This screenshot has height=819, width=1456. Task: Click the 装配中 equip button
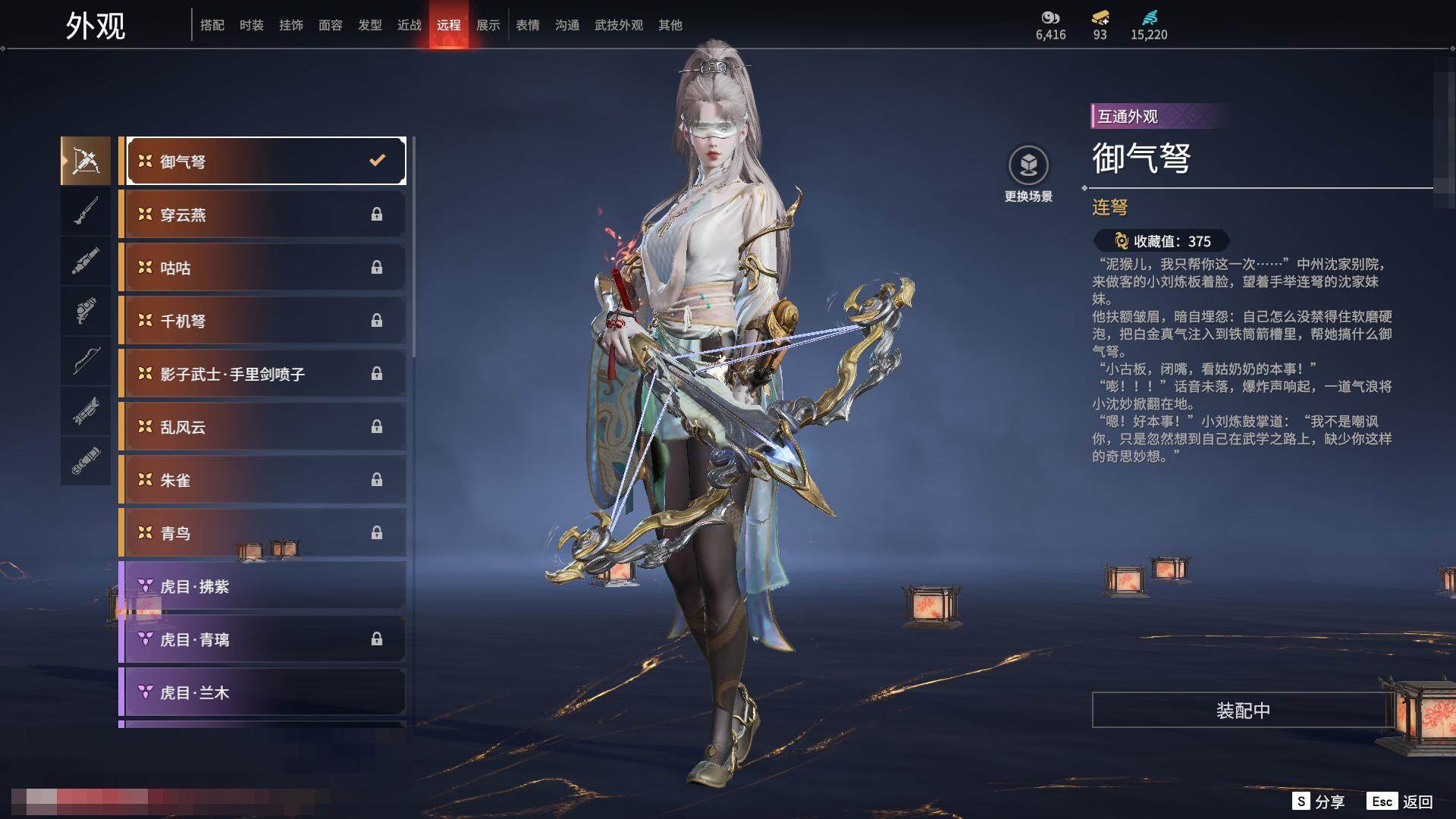[1242, 711]
